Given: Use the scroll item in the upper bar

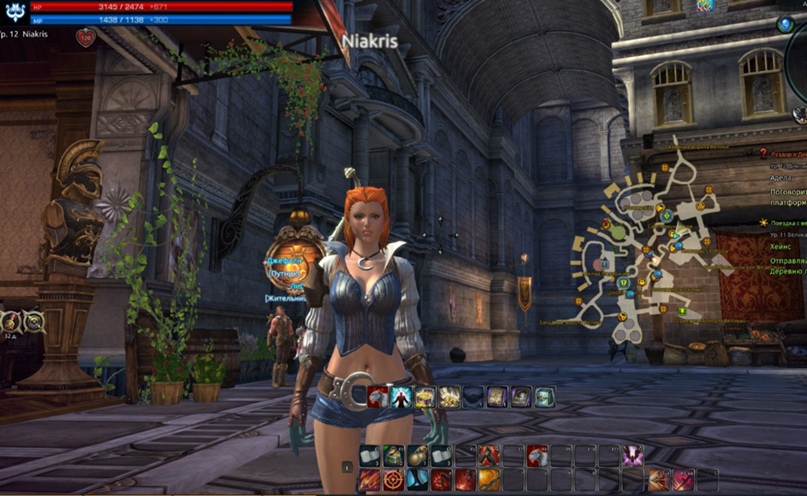Looking at the screenshot, I should coord(497,397).
